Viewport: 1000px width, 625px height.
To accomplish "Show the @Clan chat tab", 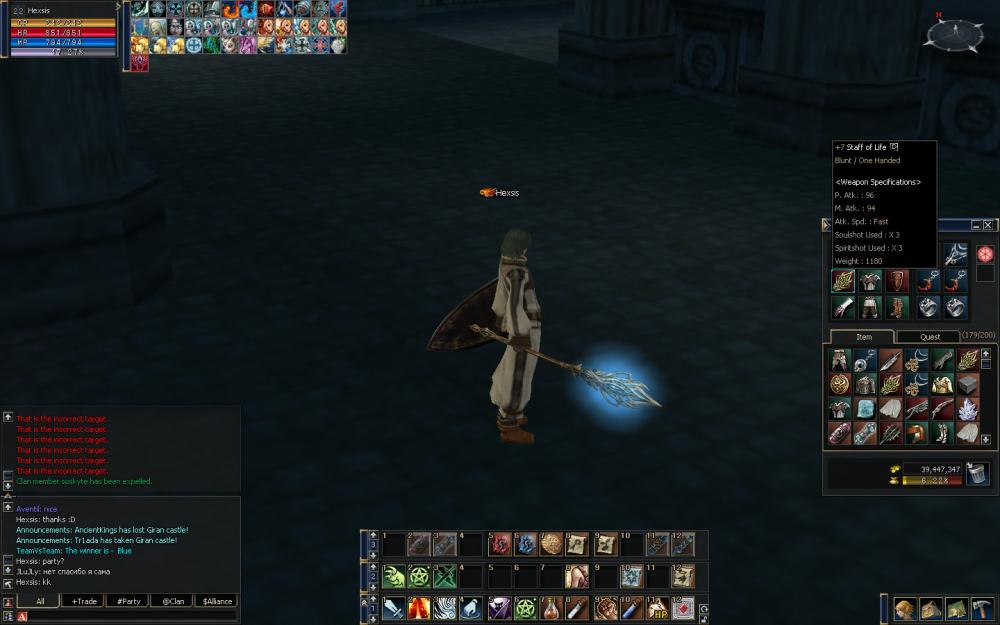I will coord(172,601).
